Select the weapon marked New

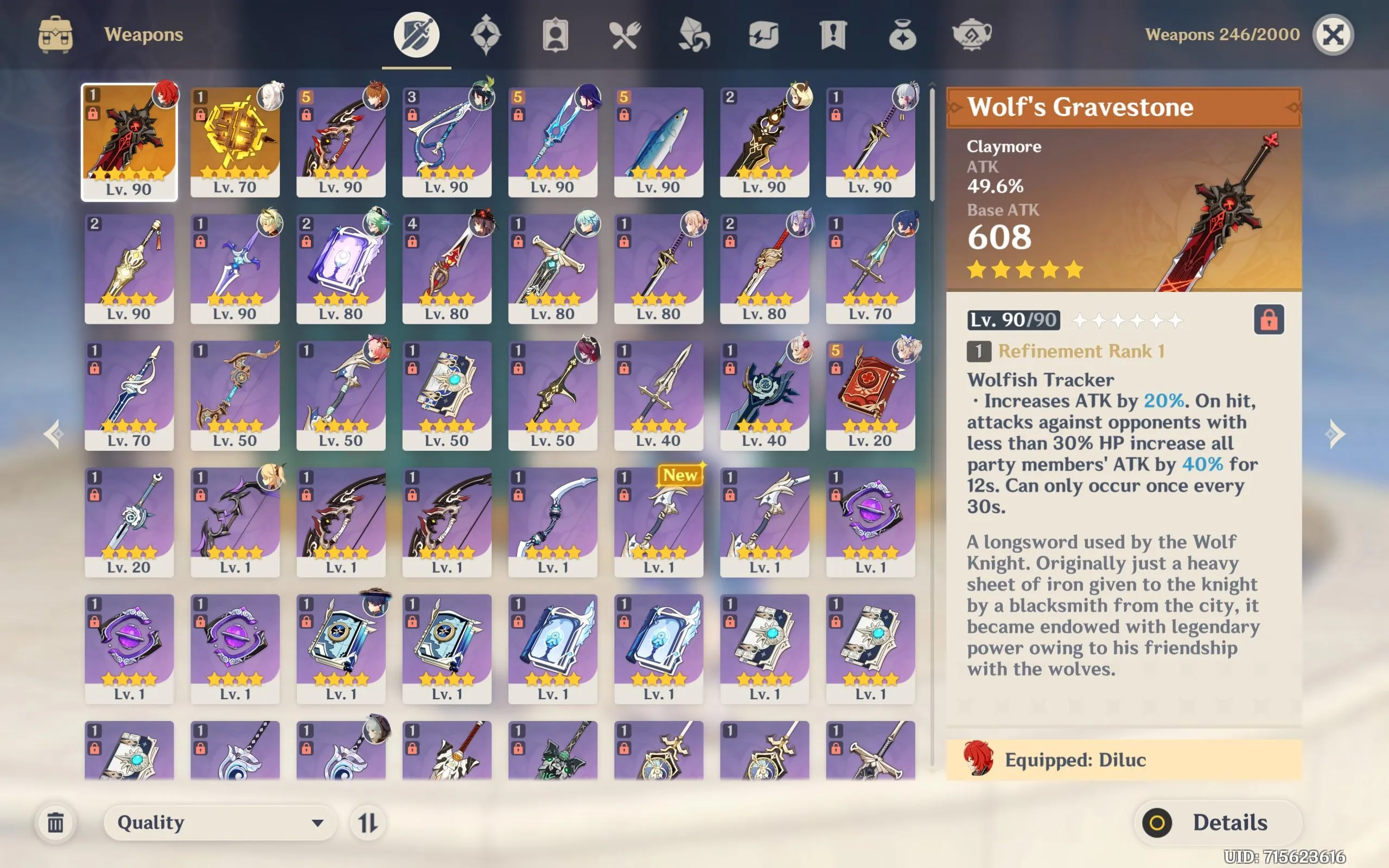pos(659,522)
